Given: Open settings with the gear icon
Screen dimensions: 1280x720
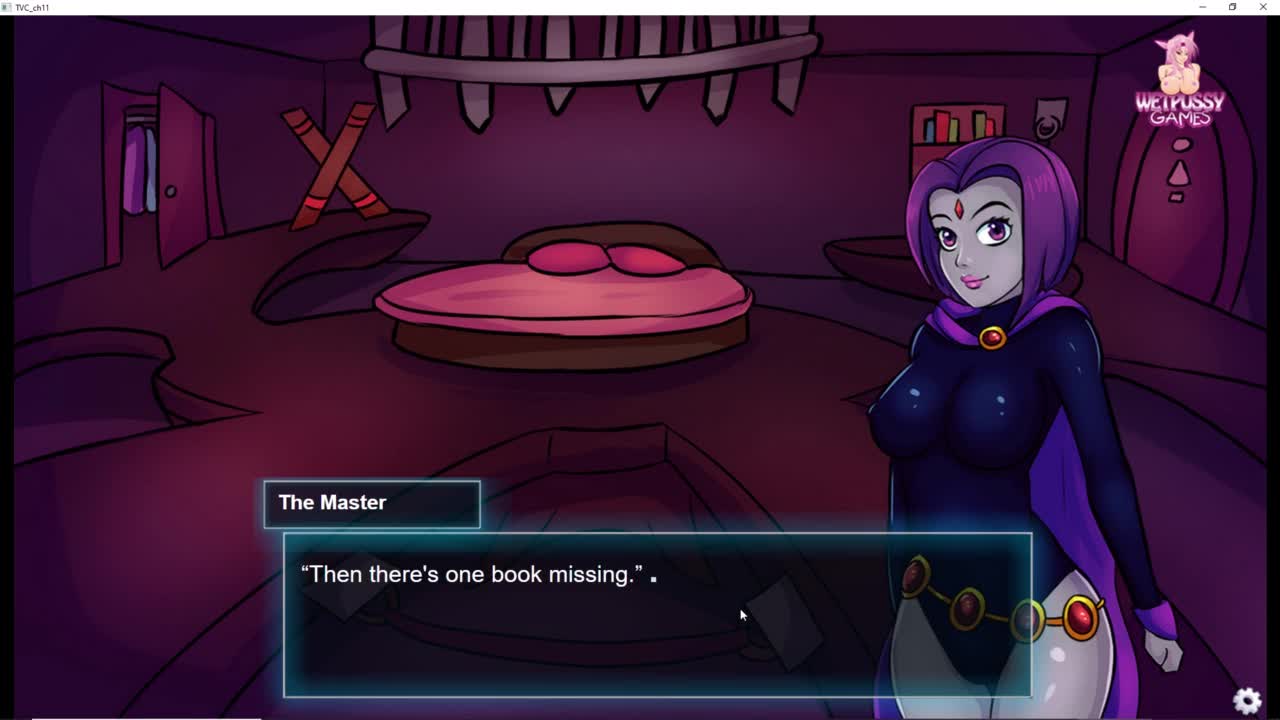Looking at the screenshot, I should coord(1247,700).
